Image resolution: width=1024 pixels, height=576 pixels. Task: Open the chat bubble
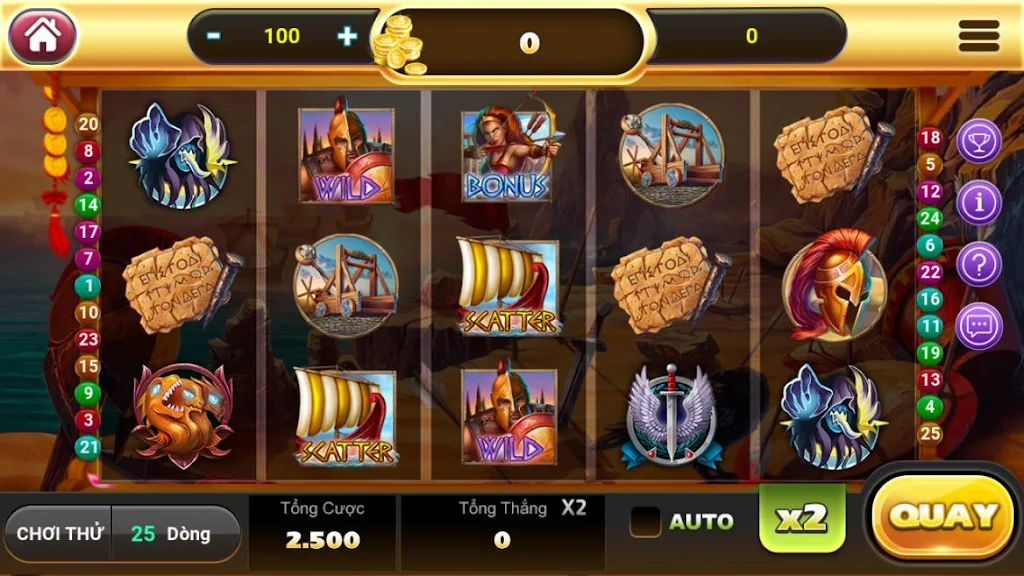(x=979, y=326)
